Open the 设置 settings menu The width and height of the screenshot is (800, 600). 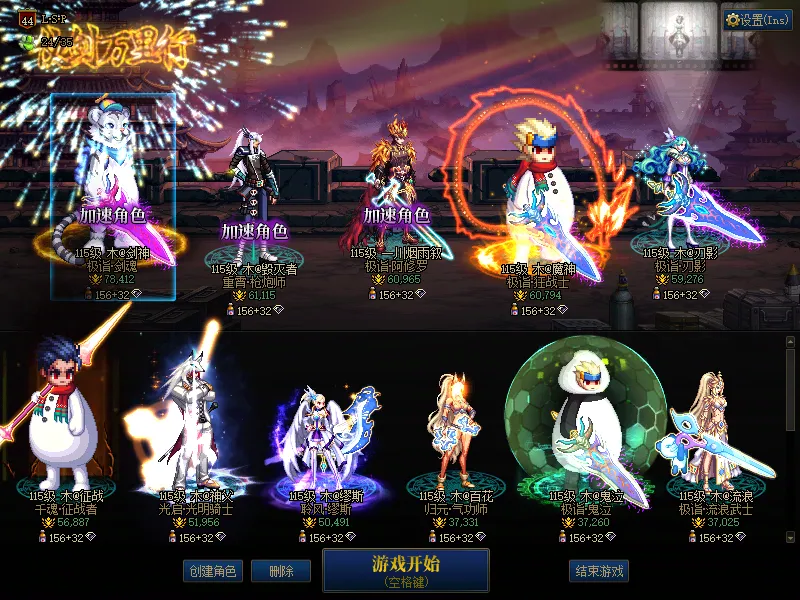pos(757,19)
